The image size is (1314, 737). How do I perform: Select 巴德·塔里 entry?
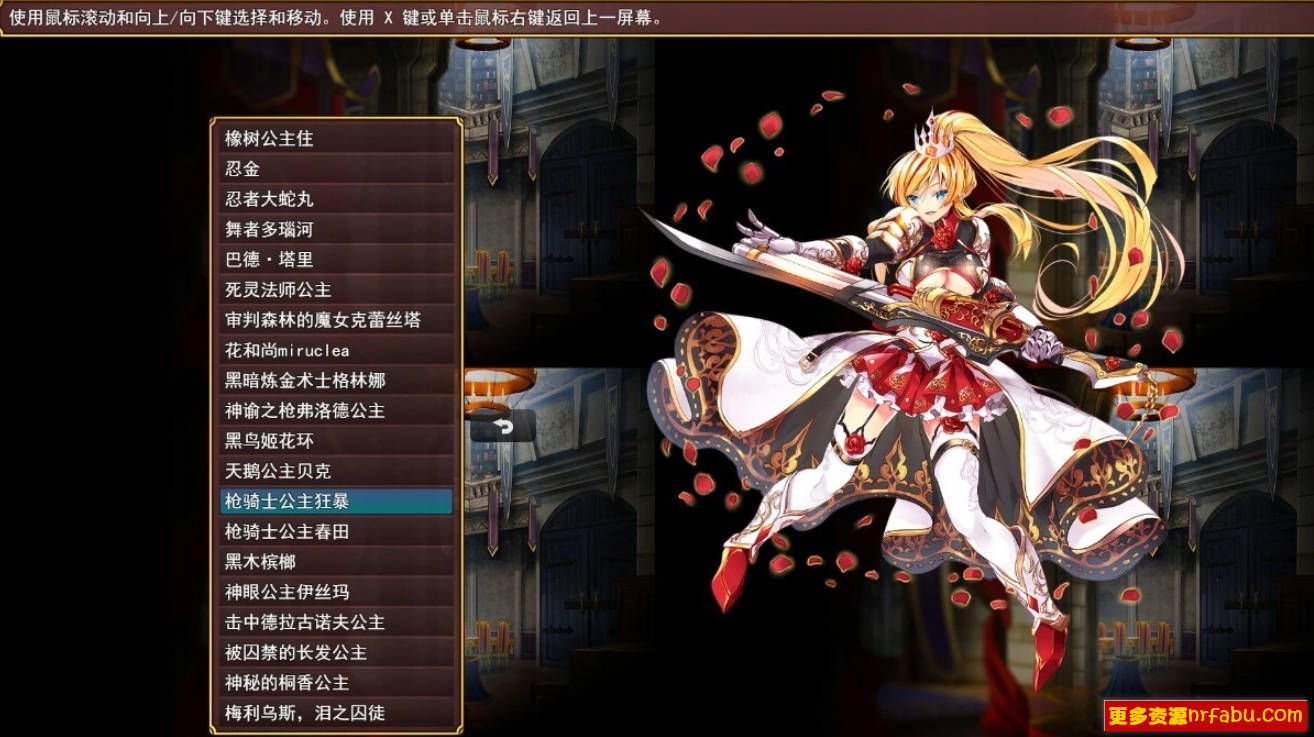click(x=300, y=259)
